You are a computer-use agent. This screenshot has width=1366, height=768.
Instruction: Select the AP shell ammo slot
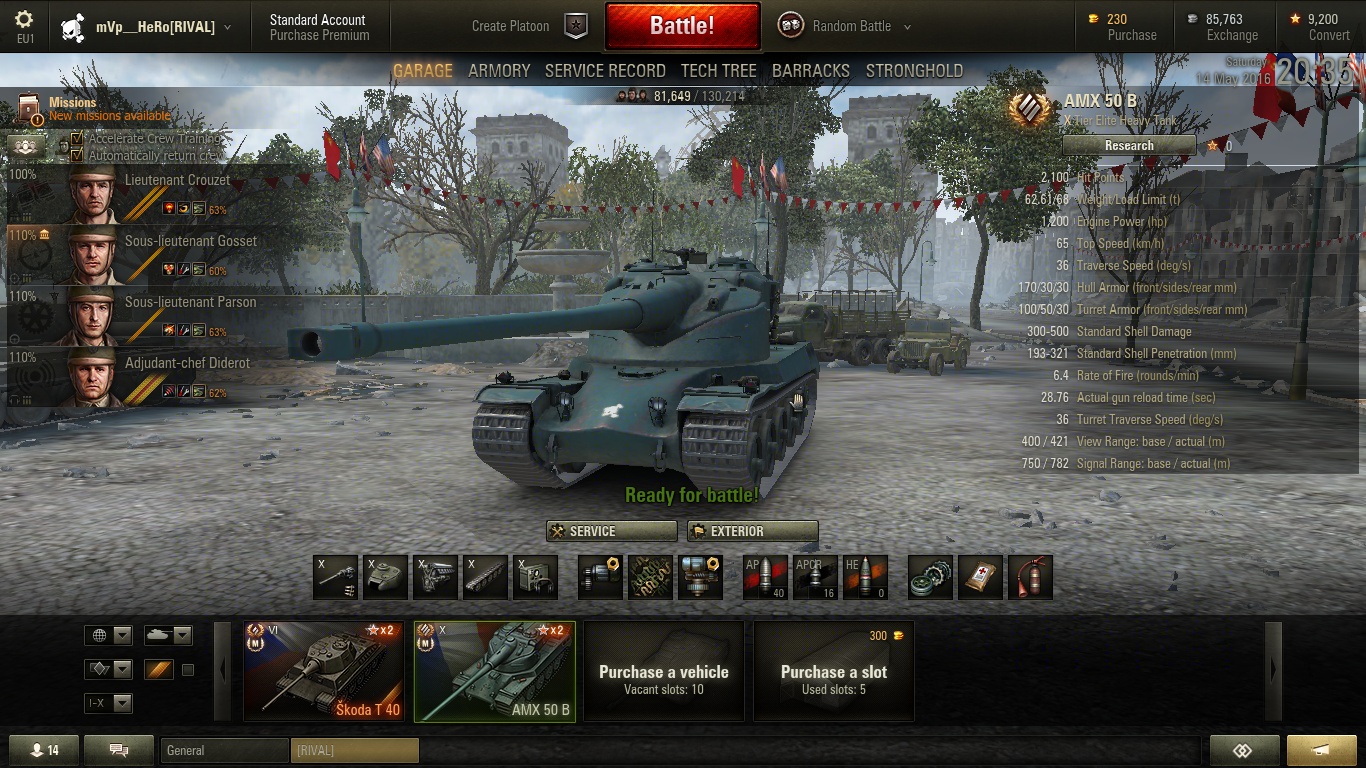tap(765, 577)
